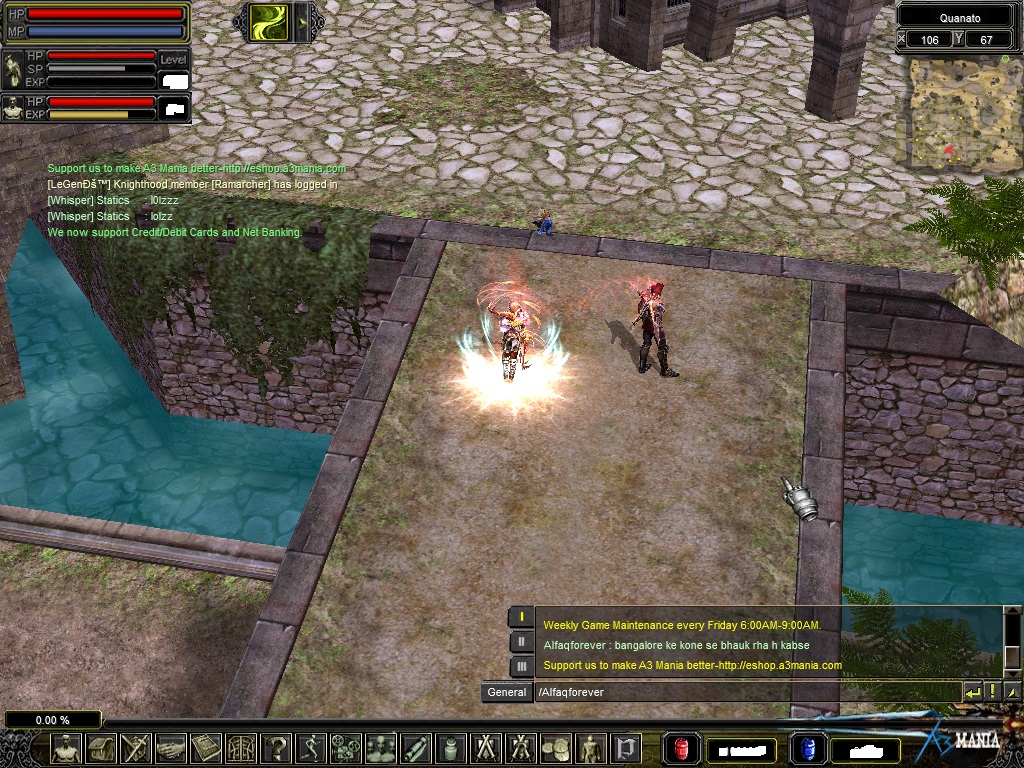Send the chat message with enter button
This screenshot has width=1024, height=768.
(973, 692)
